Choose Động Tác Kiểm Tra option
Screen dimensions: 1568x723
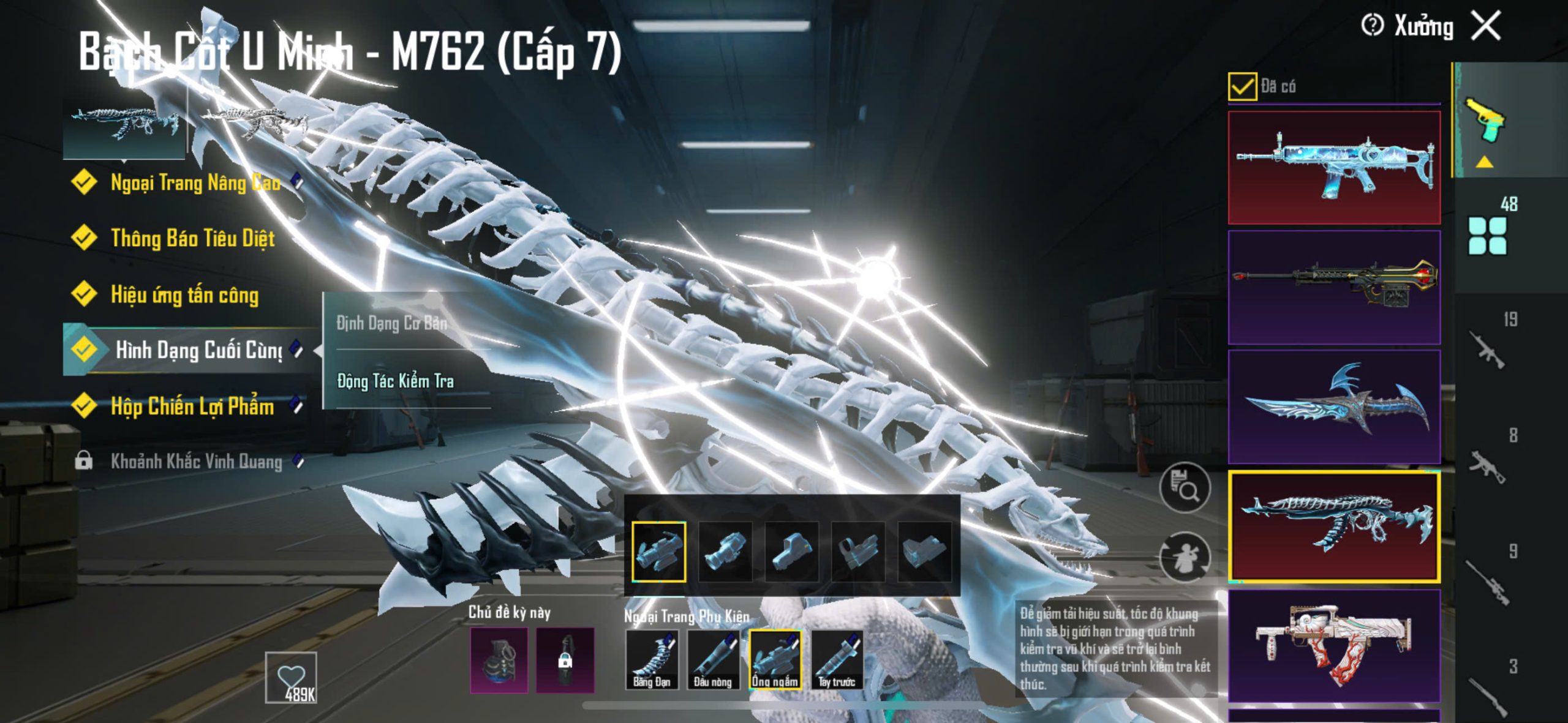(x=396, y=381)
